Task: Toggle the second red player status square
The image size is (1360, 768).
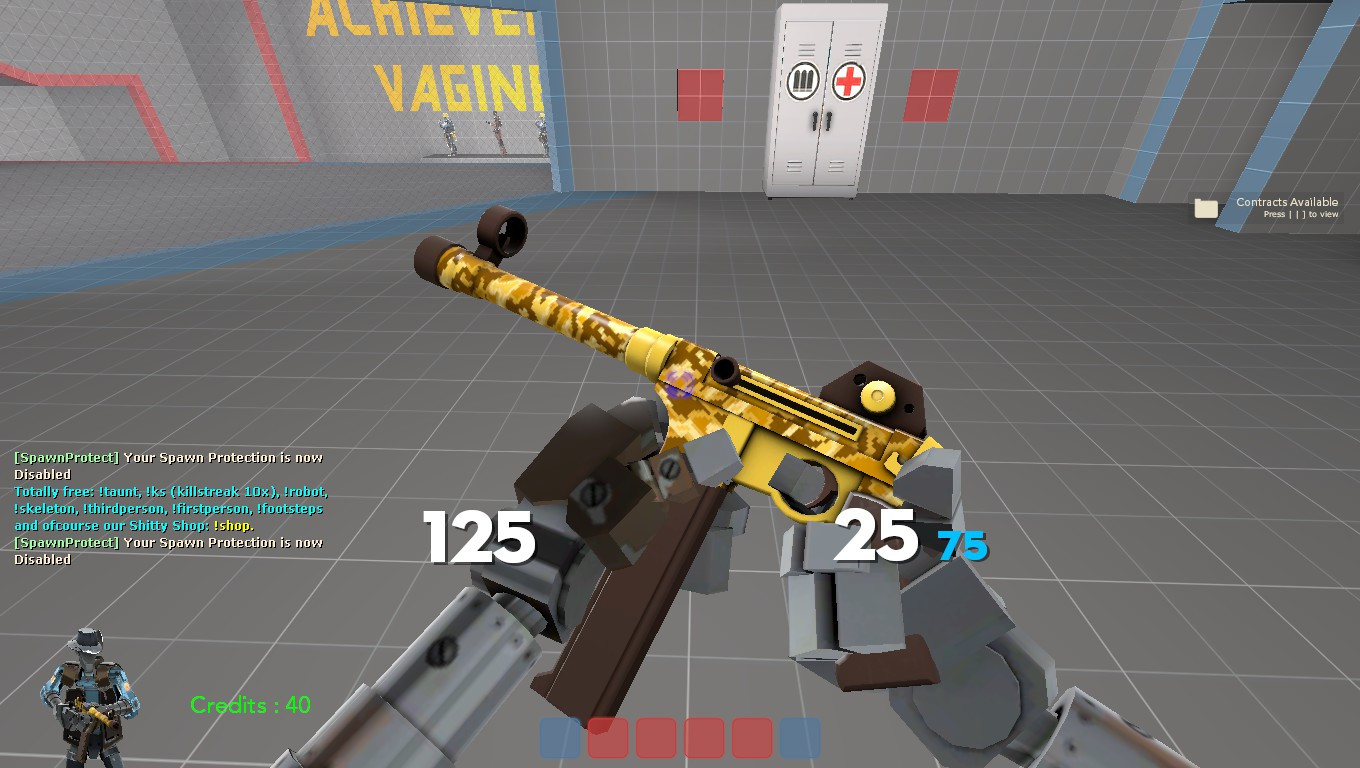Action: 654,737
